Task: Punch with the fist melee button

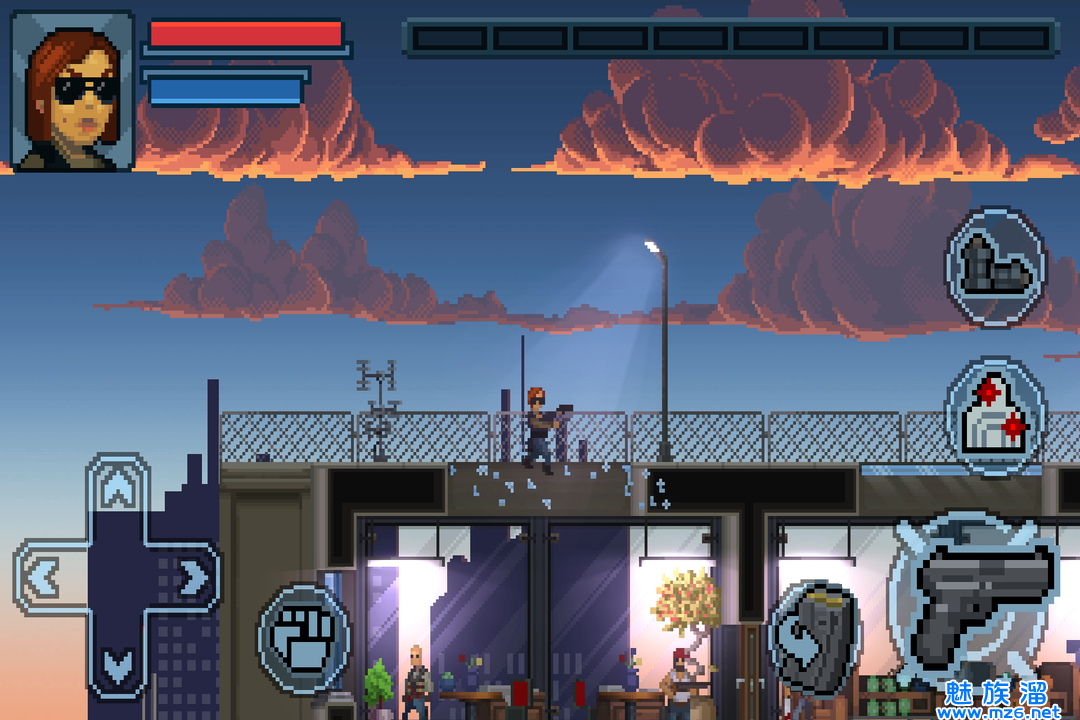Action: 303,639
